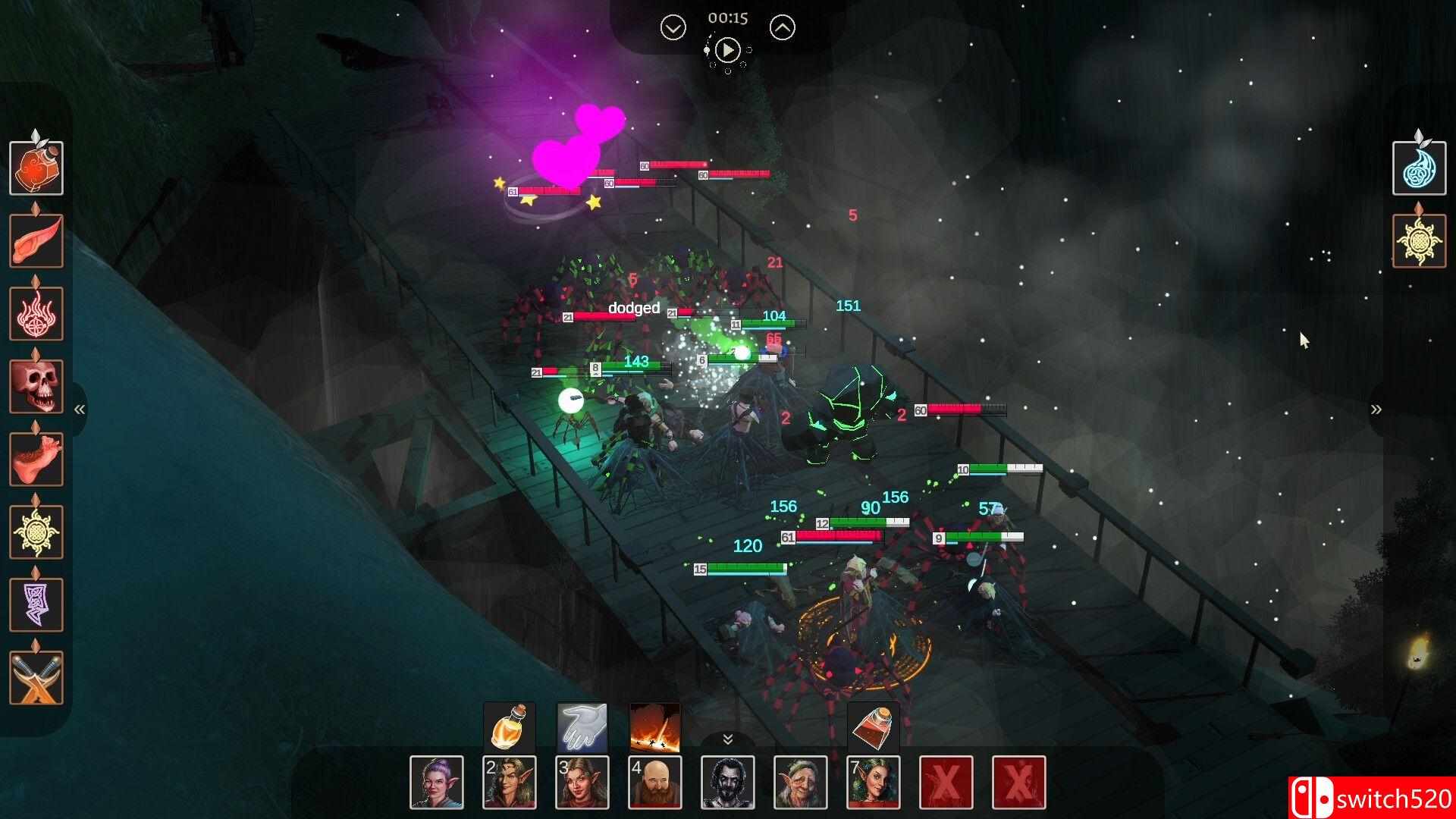Activate the white glove ability
The width and height of the screenshot is (1456, 819).
582,727
